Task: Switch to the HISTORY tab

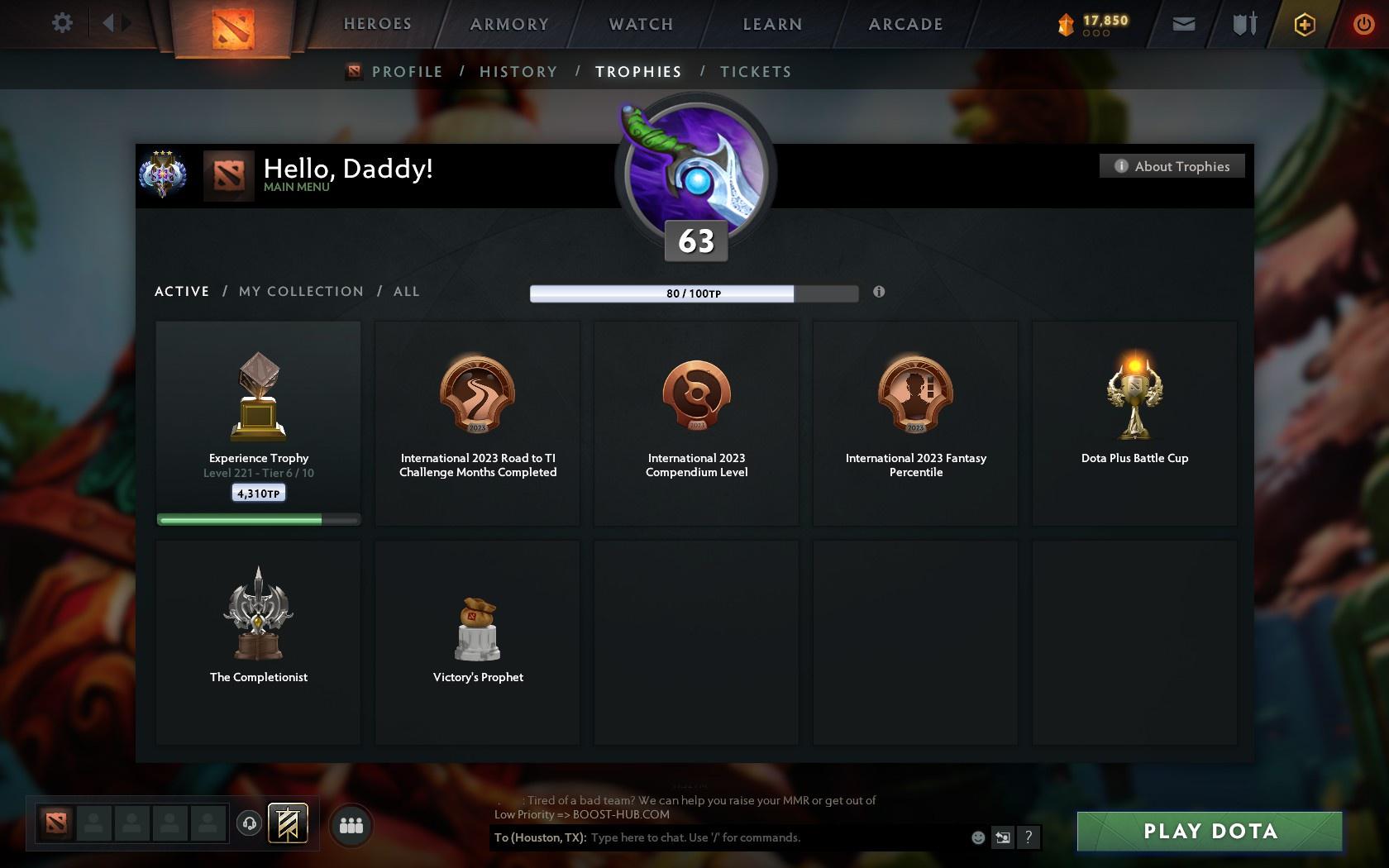Action: click(518, 71)
